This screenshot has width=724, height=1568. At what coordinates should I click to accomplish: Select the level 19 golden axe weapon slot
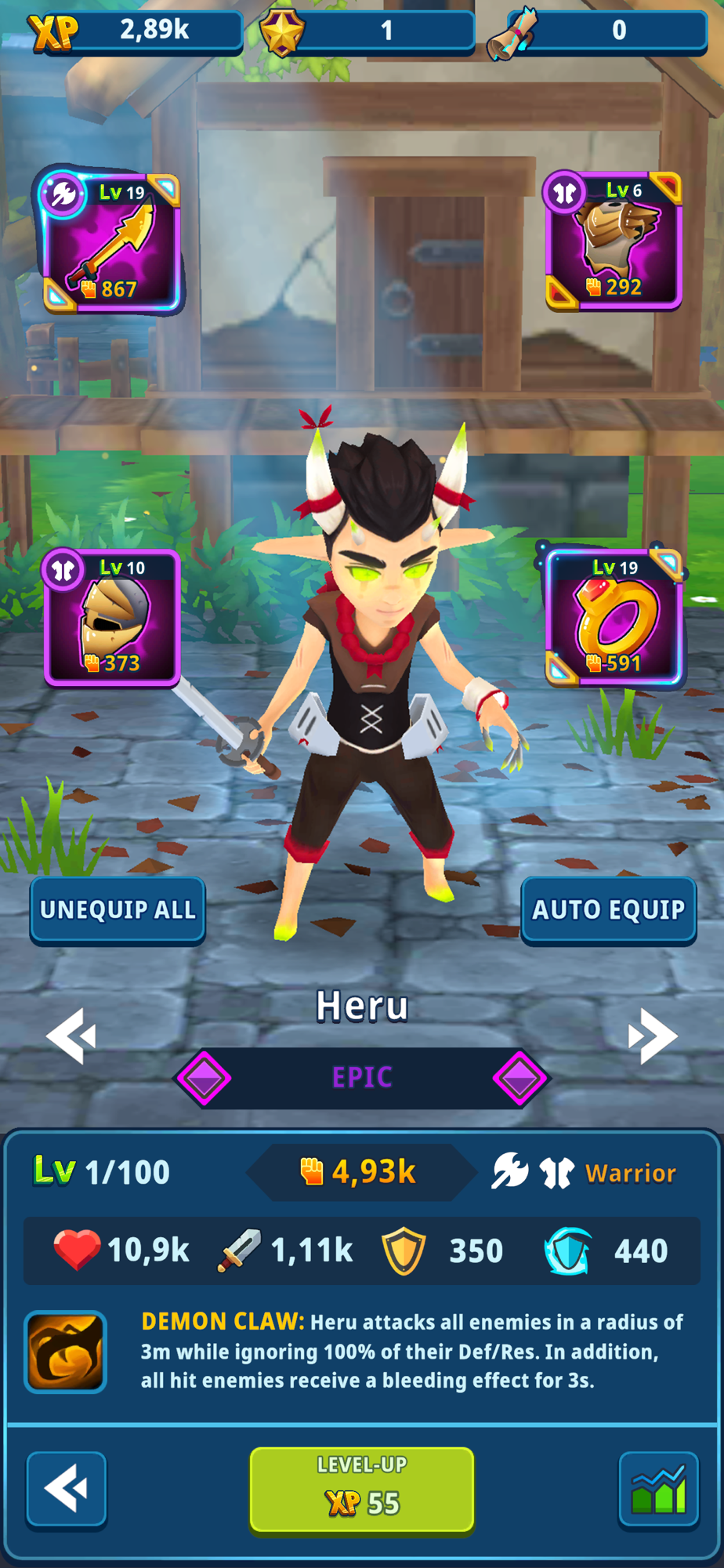tap(111, 241)
